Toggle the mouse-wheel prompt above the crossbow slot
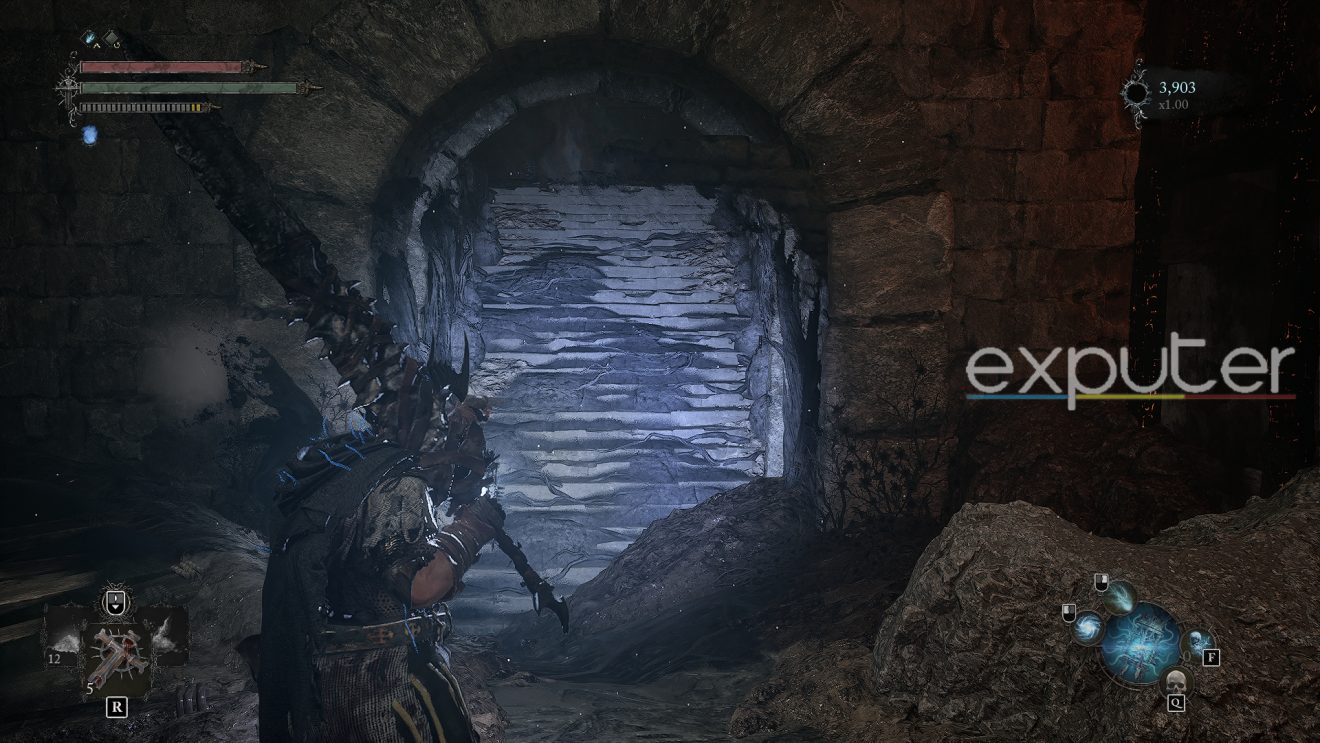1320x743 pixels. tap(116, 600)
